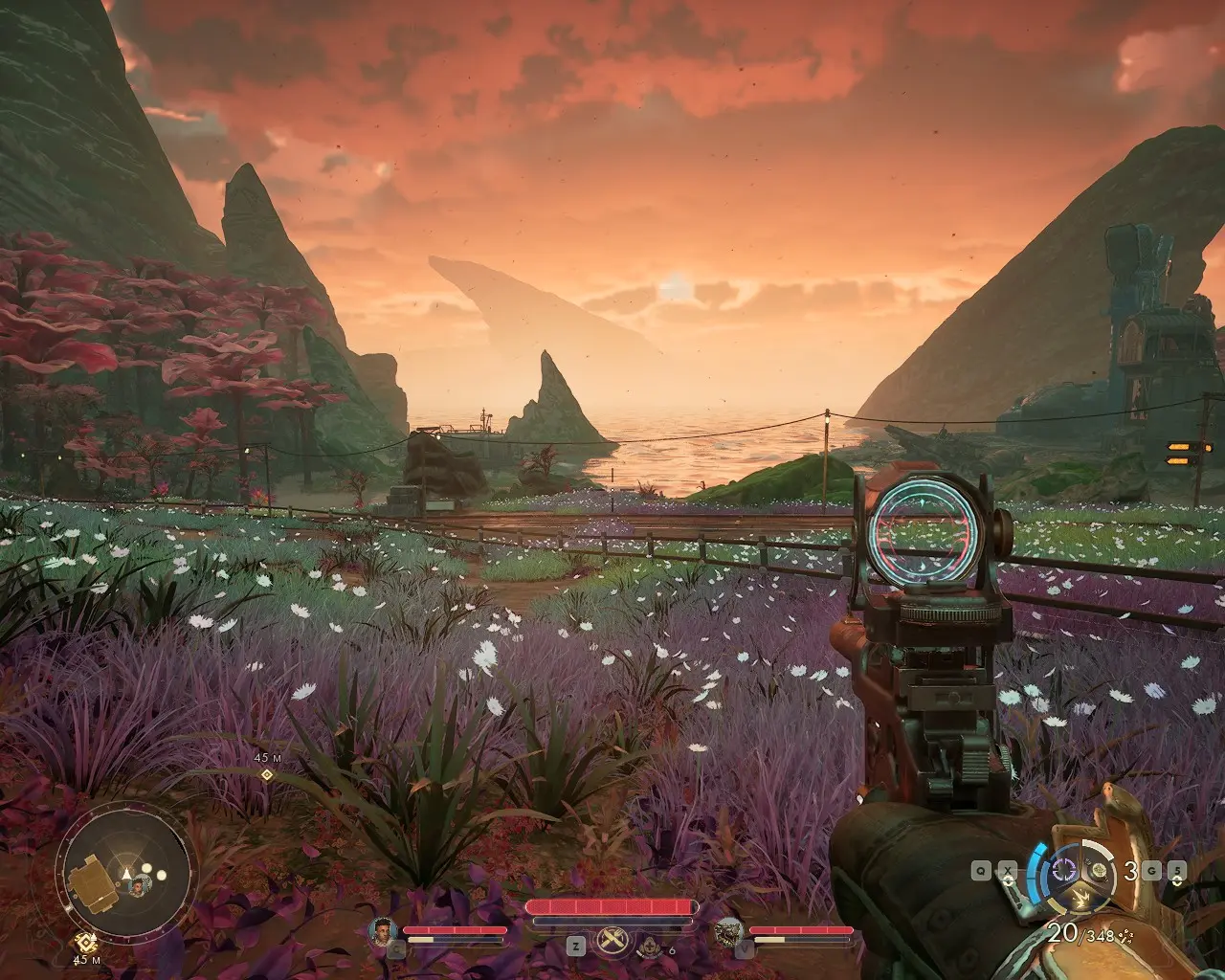Use the crossed fork and knife food icon

coord(612,942)
